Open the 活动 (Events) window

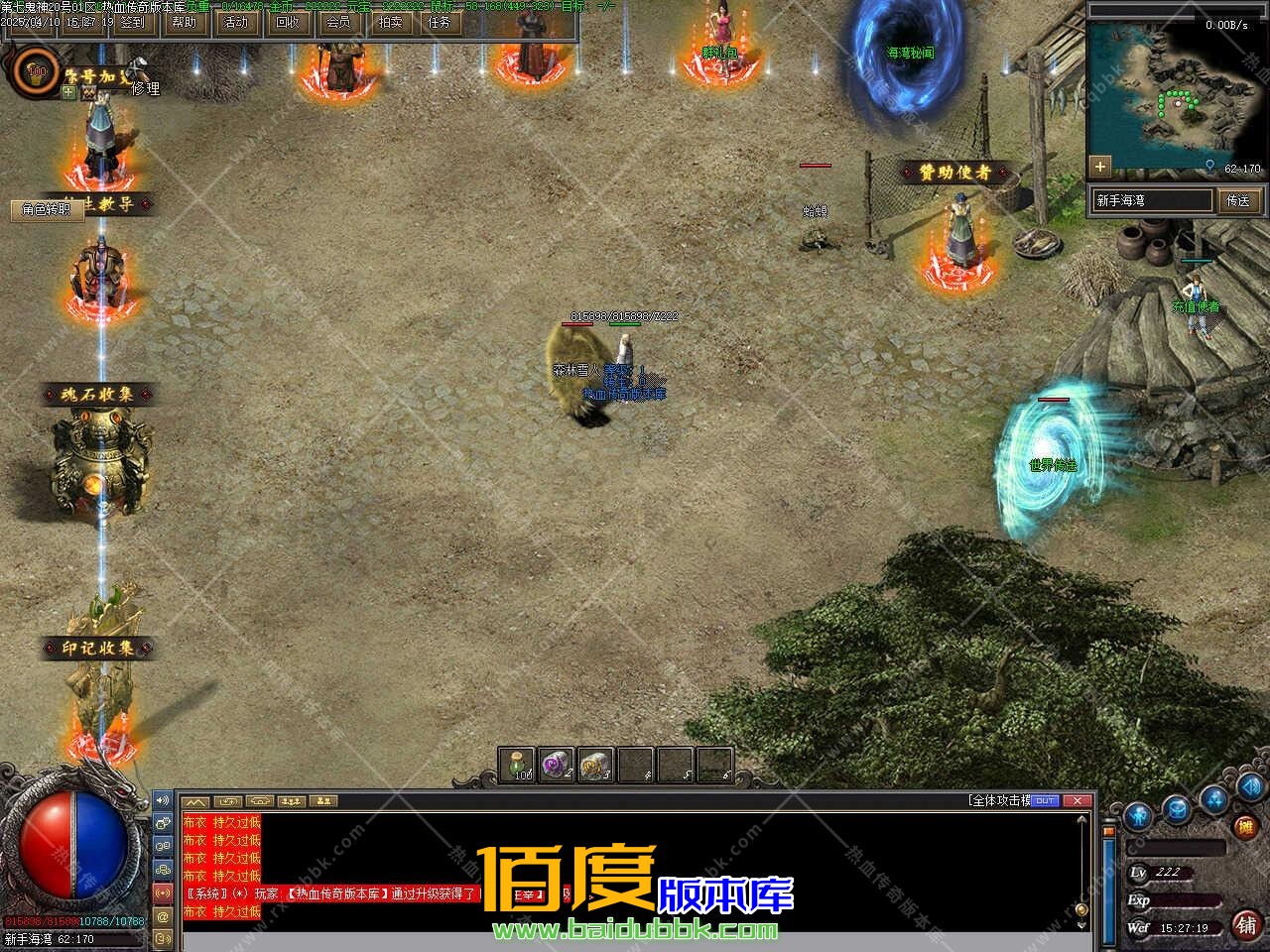[235, 22]
